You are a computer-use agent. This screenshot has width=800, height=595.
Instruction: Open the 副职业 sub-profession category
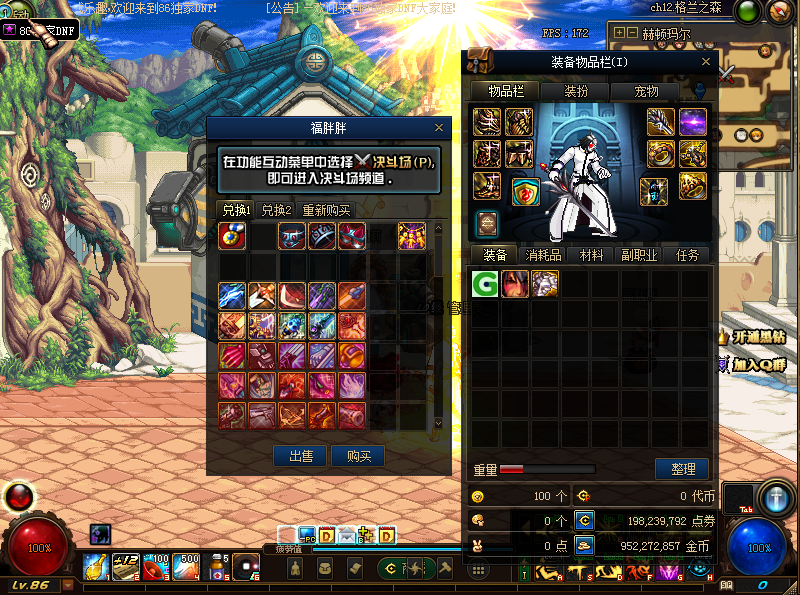pyautogui.click(x=639, y=255)
